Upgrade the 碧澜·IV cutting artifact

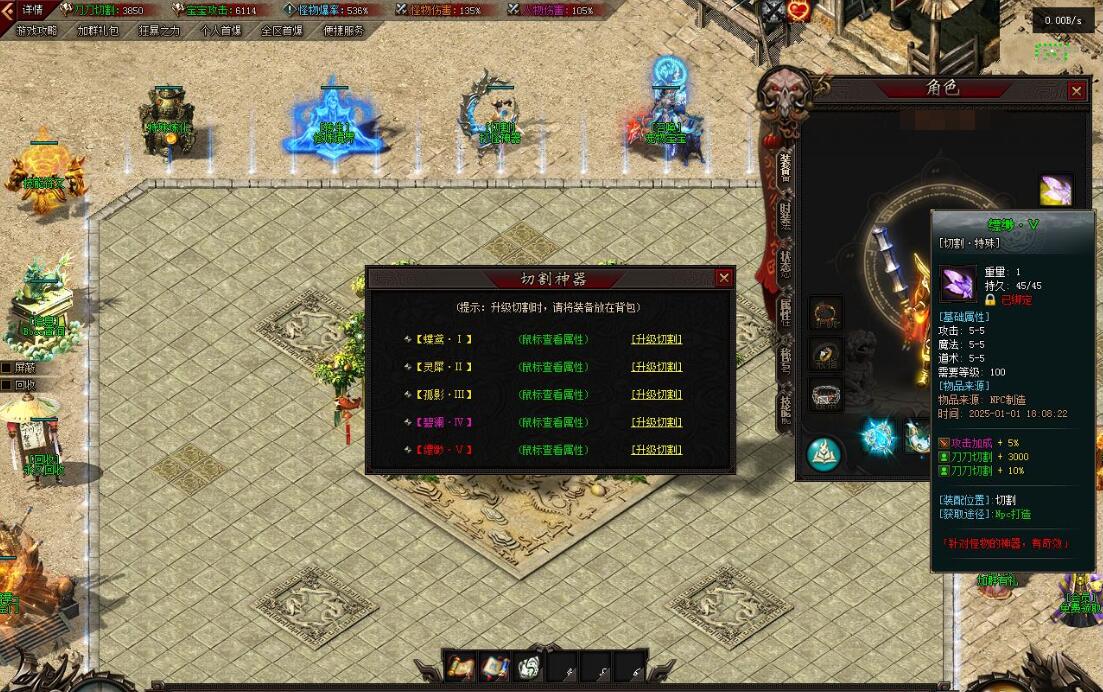pos(656,423)
